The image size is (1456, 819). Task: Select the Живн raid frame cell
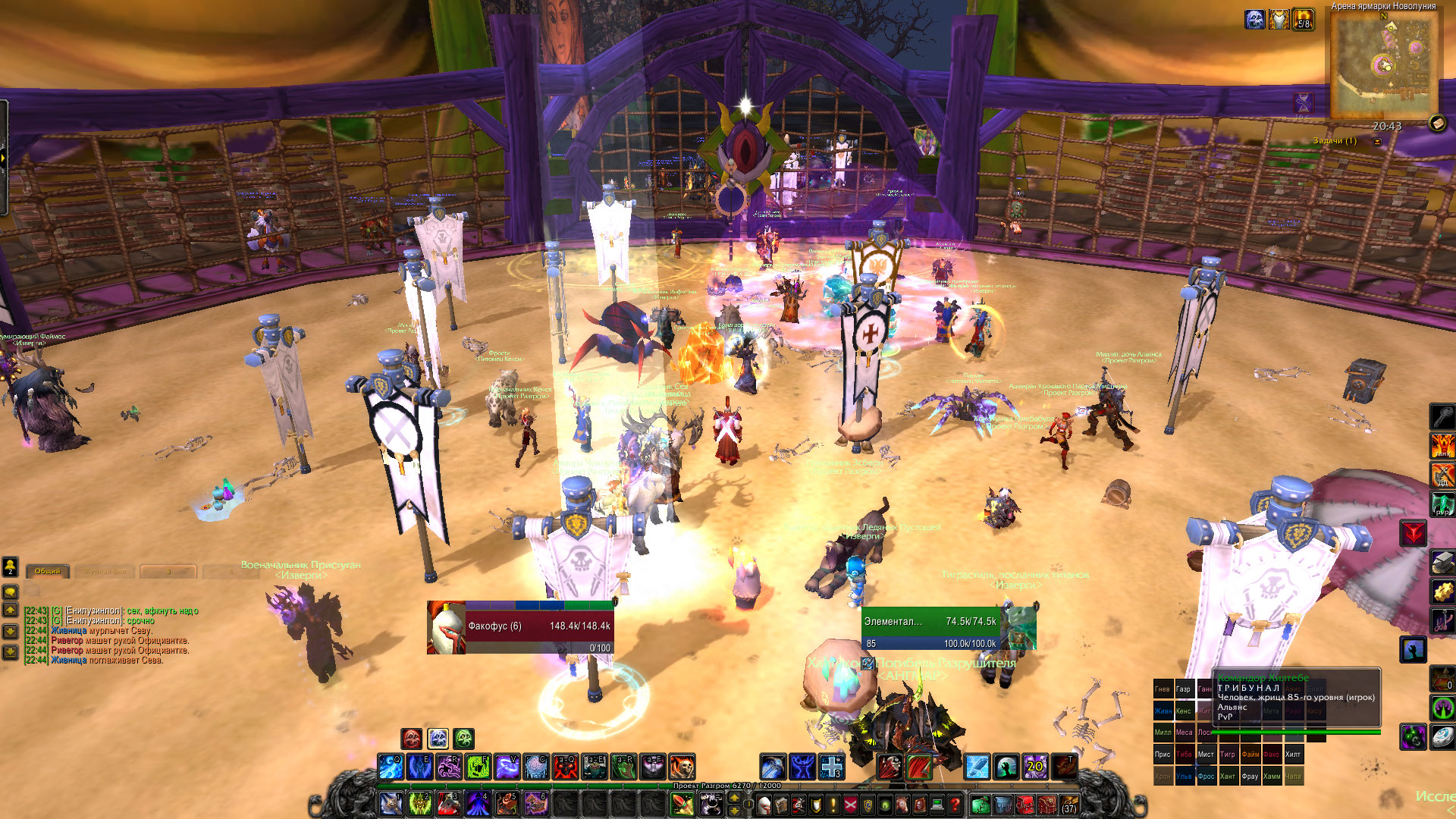click(1163, 711)
